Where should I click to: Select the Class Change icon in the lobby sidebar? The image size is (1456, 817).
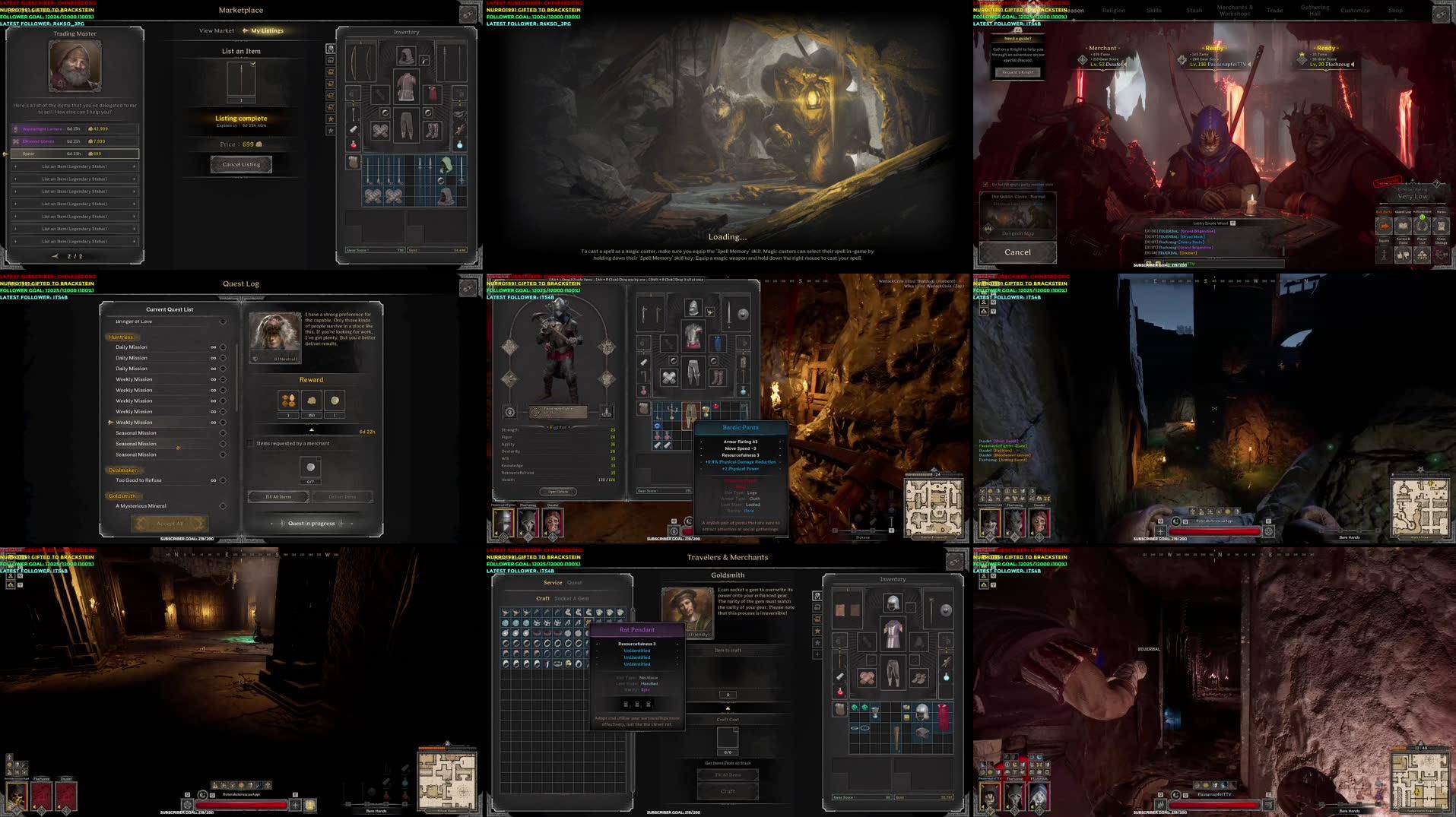pyautogui.click(x=1442, y=255)
